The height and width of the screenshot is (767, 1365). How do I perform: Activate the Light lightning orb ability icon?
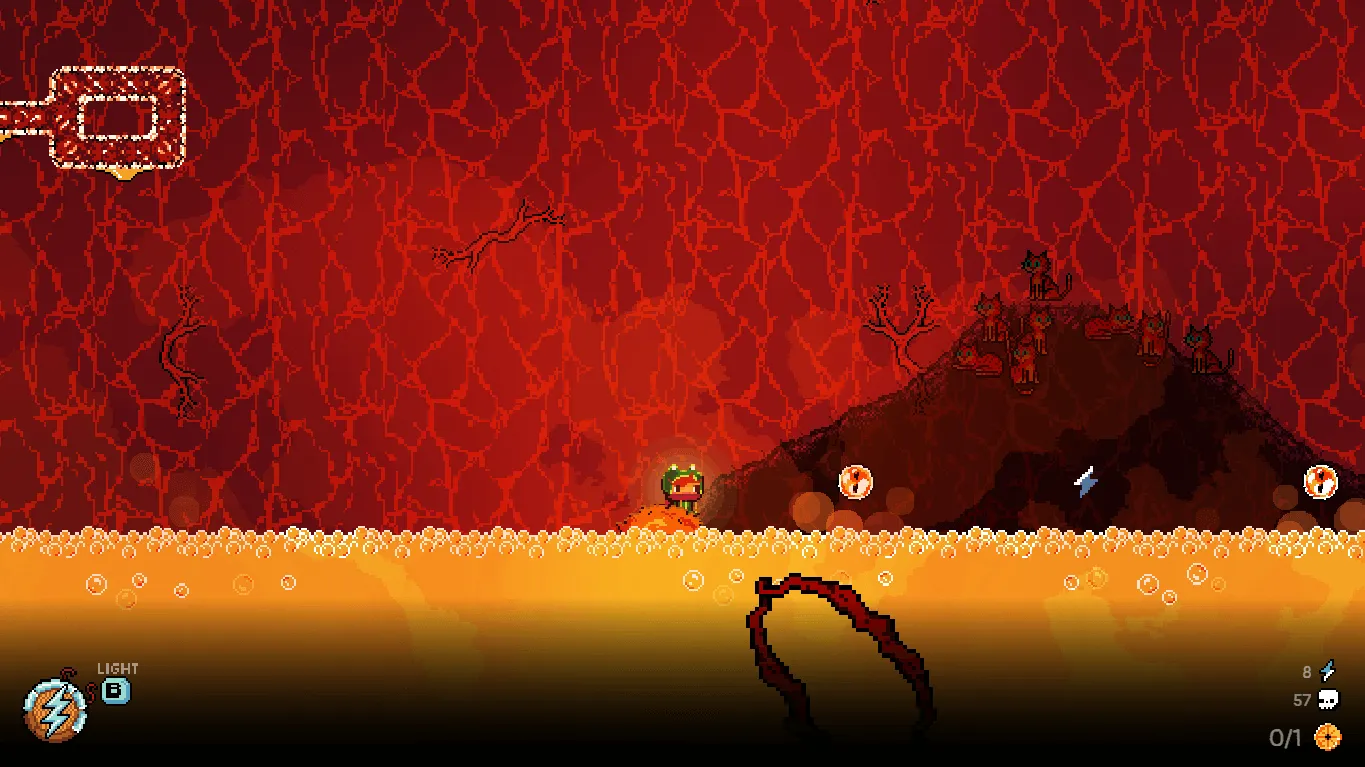[56, 709]
